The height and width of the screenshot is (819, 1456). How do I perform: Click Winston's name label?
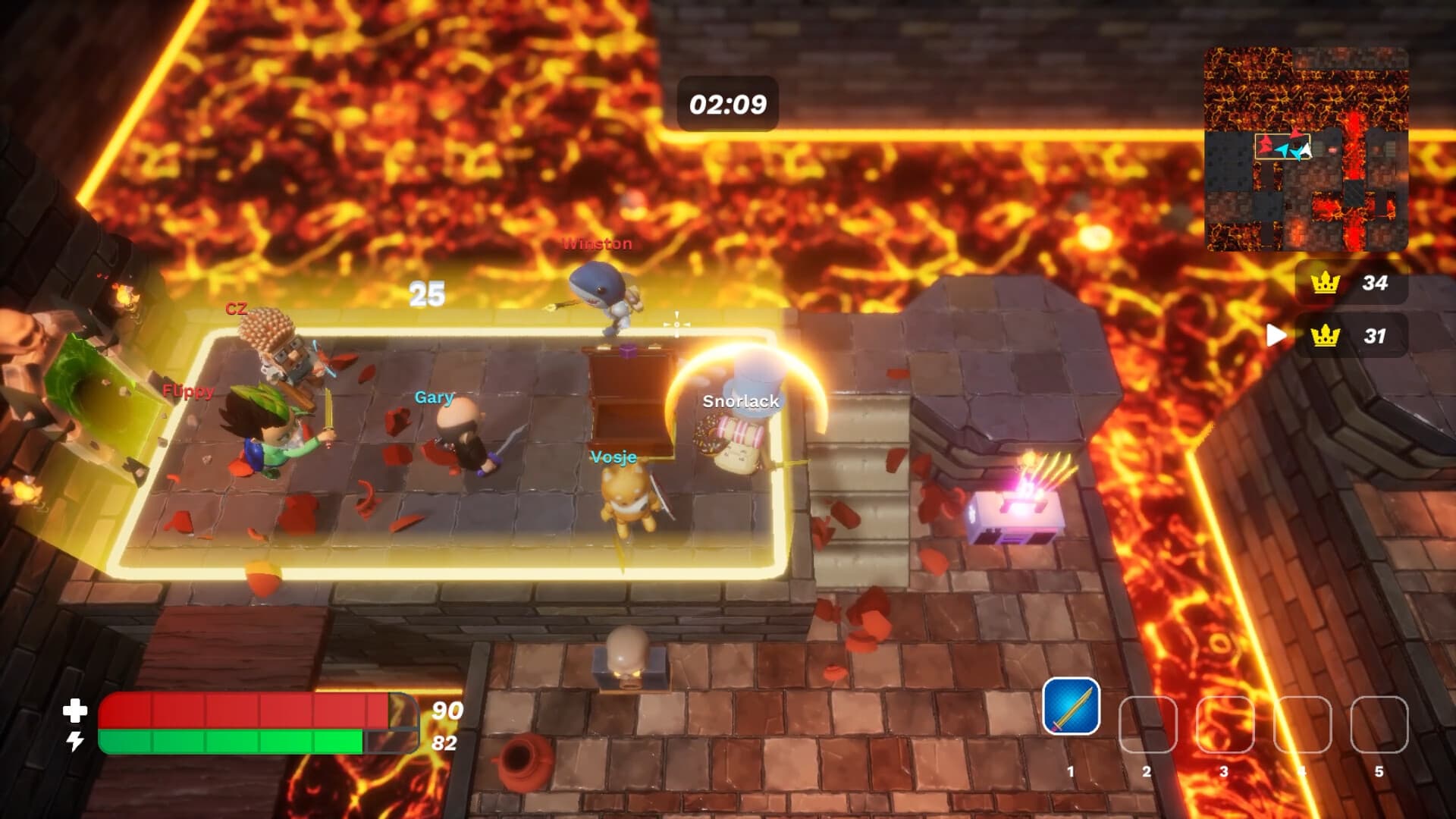[x=596, y=245]
